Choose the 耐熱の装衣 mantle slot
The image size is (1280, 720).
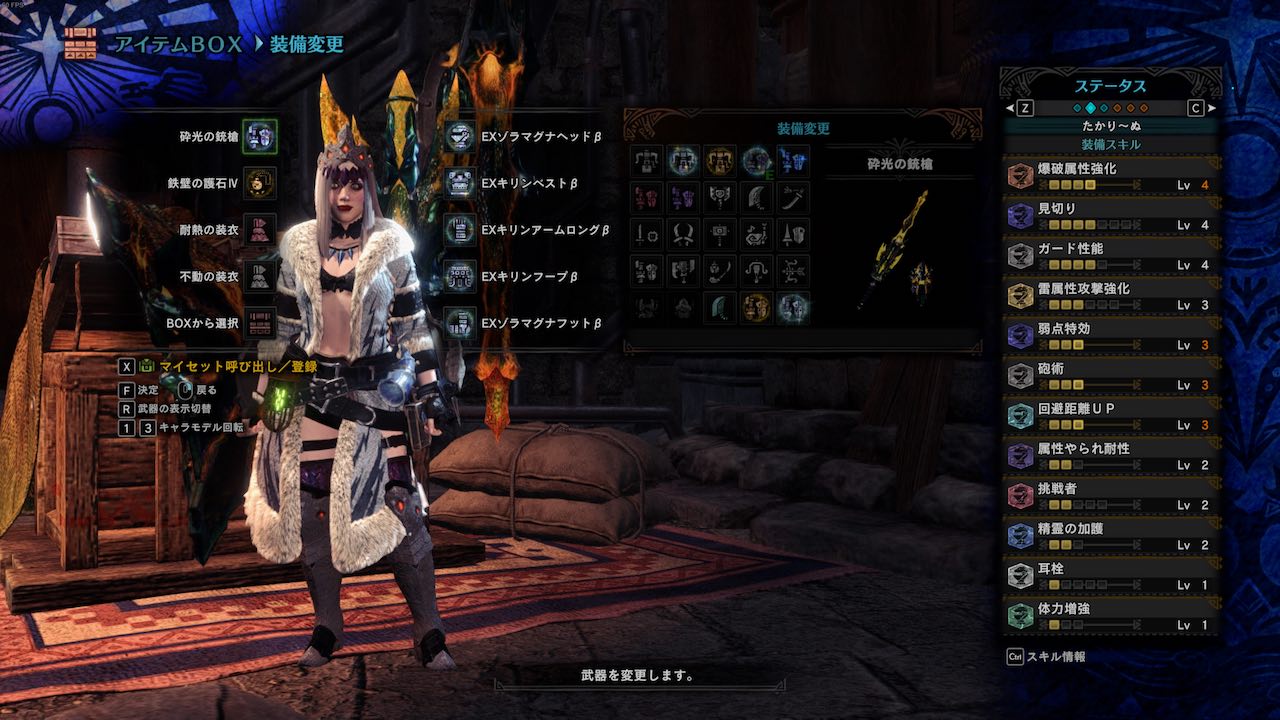(x=260, y=229)
